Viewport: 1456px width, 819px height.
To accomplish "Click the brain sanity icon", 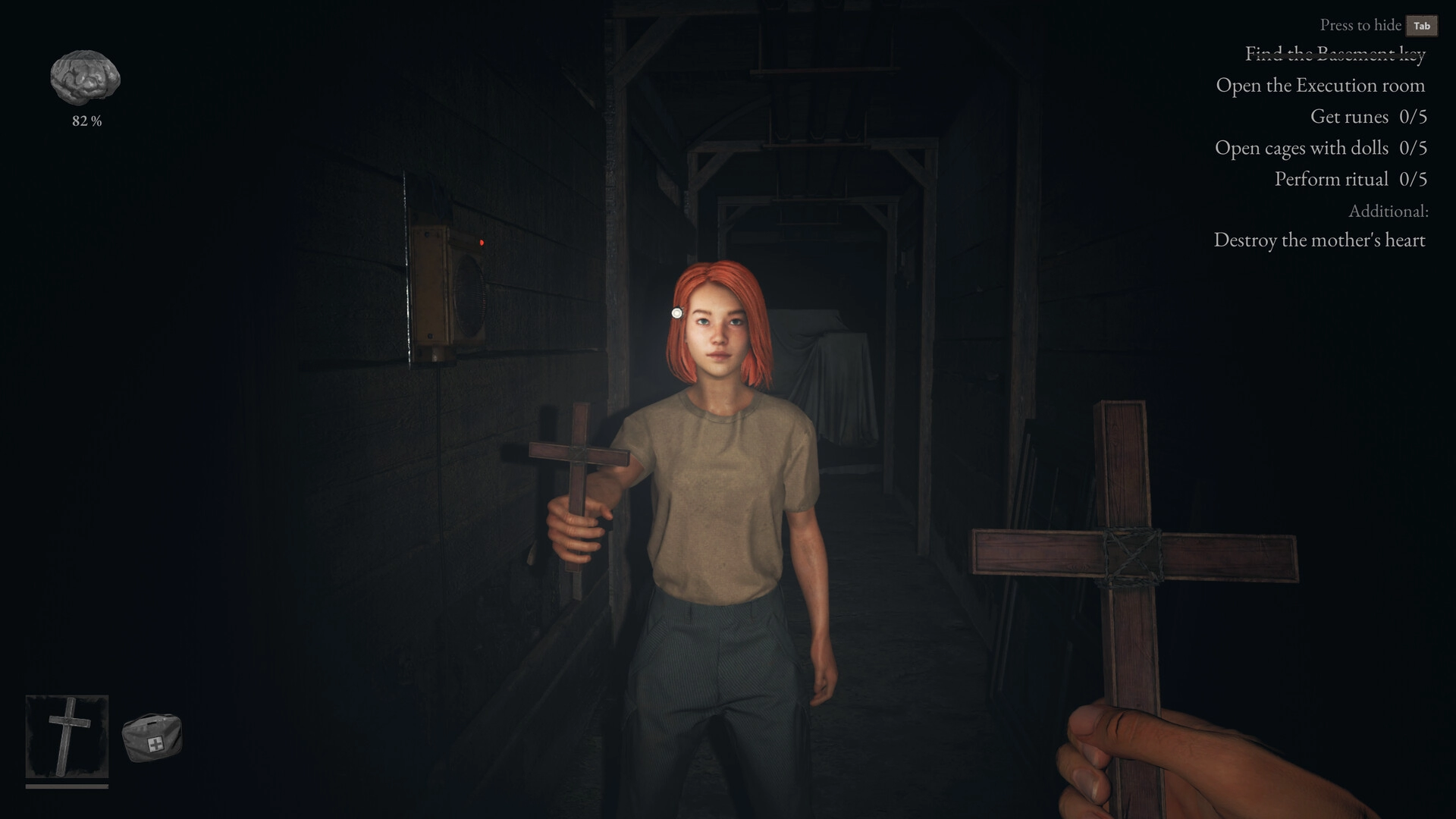I will click(86, 77).
